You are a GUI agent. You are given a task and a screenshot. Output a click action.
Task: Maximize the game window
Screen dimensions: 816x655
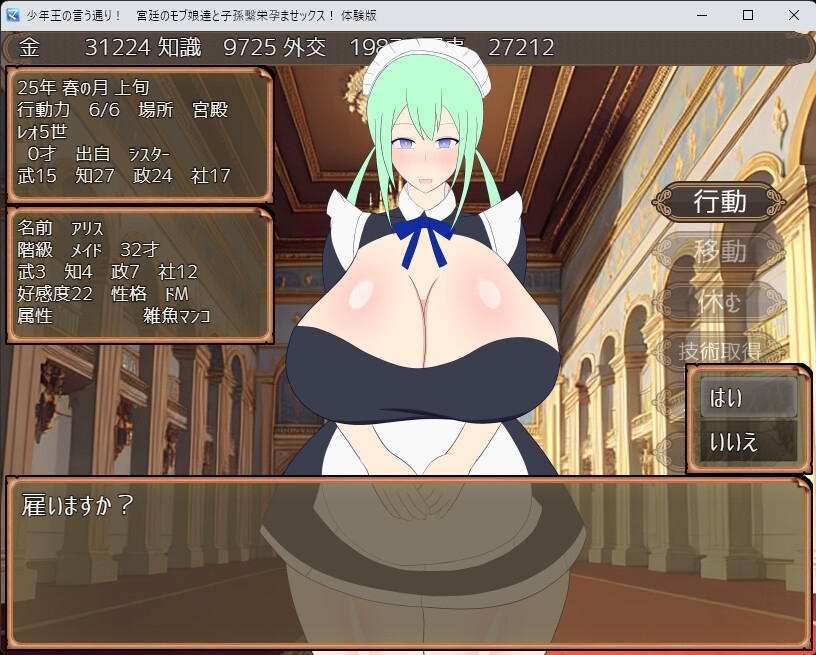(747, 15)
